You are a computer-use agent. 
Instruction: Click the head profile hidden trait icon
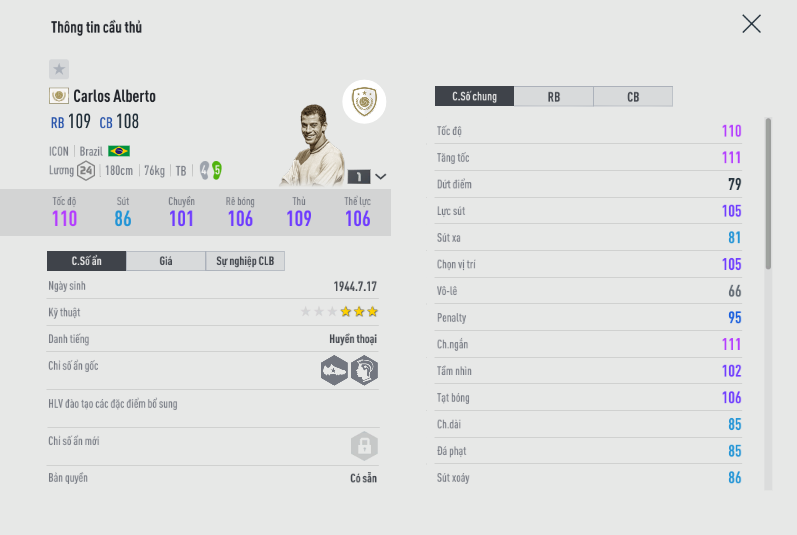(364, 370)
